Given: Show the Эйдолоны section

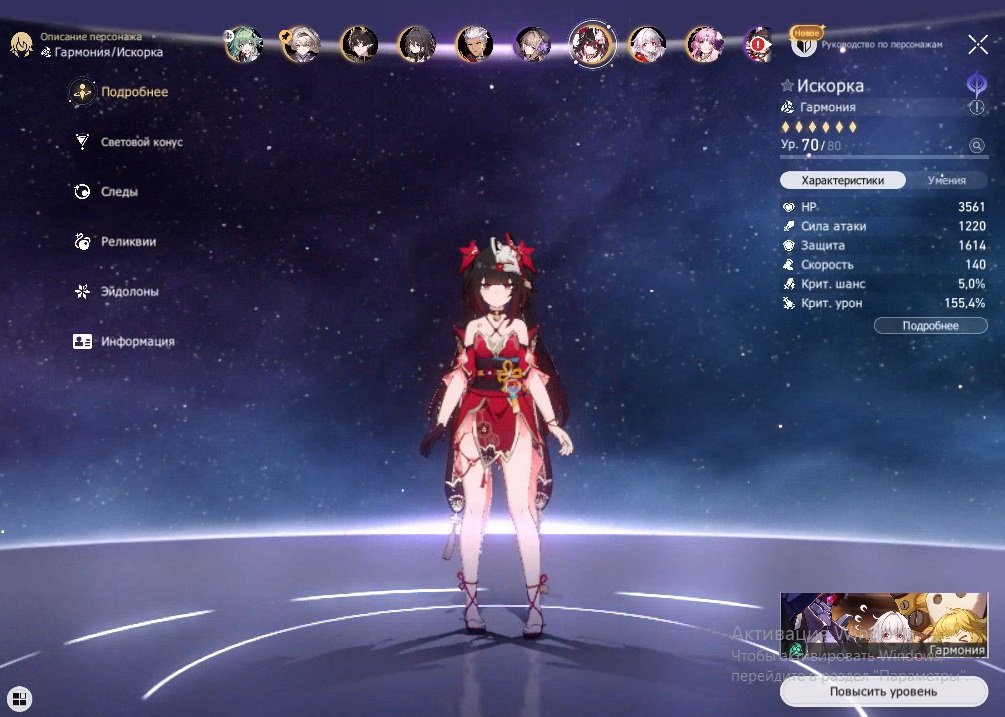Looking at the screenshot, I should [x=129, y=292].
